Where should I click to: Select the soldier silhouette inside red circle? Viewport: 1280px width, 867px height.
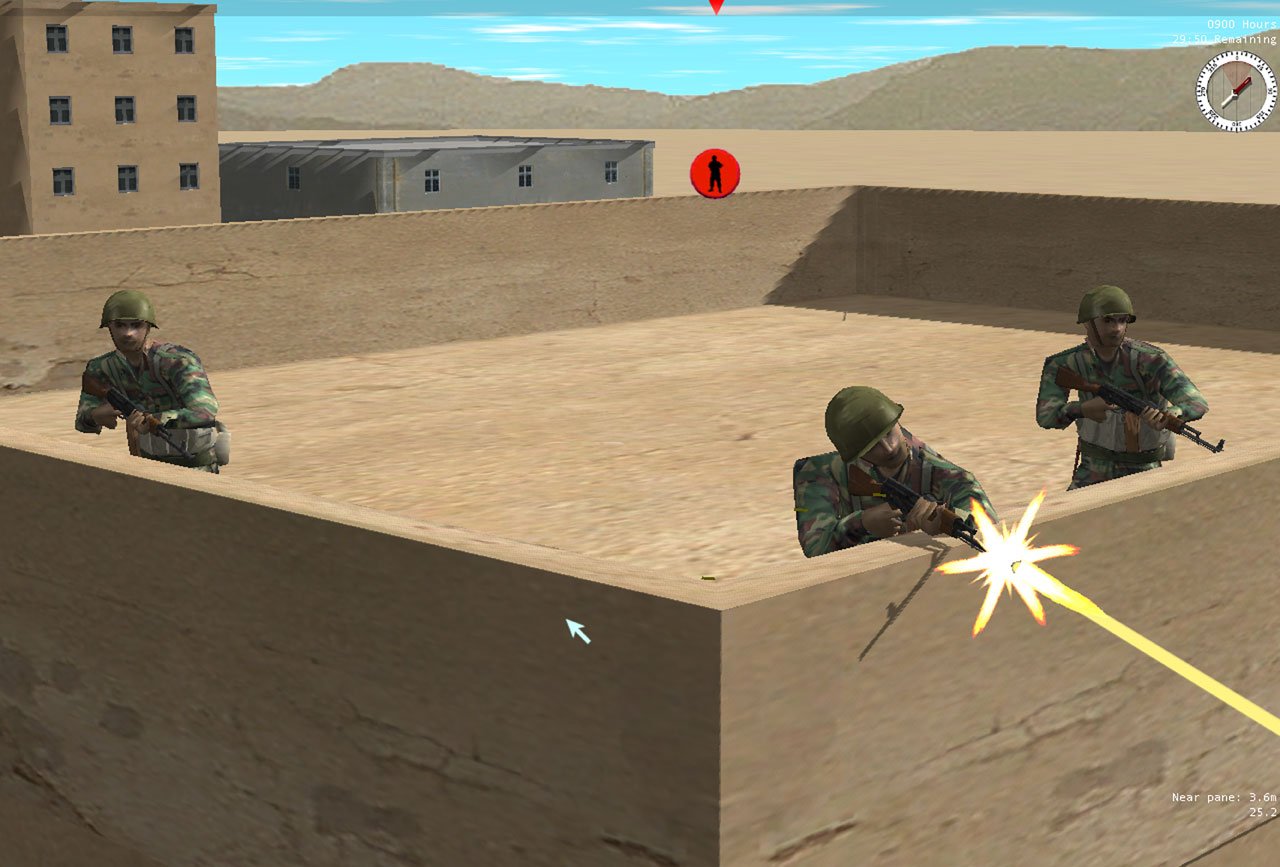pos(716,172)
